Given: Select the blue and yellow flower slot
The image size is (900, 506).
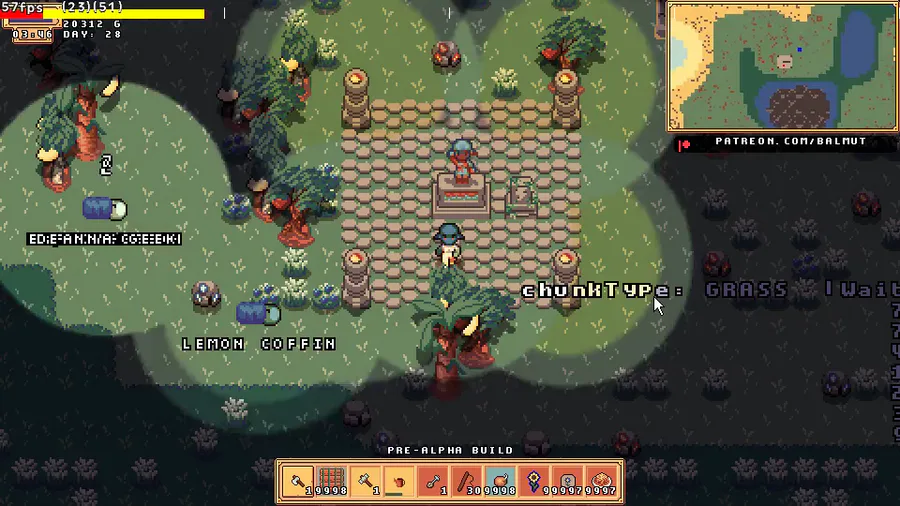Looking at the screenshot, I should pyautogui.click(x=535, y=481).
